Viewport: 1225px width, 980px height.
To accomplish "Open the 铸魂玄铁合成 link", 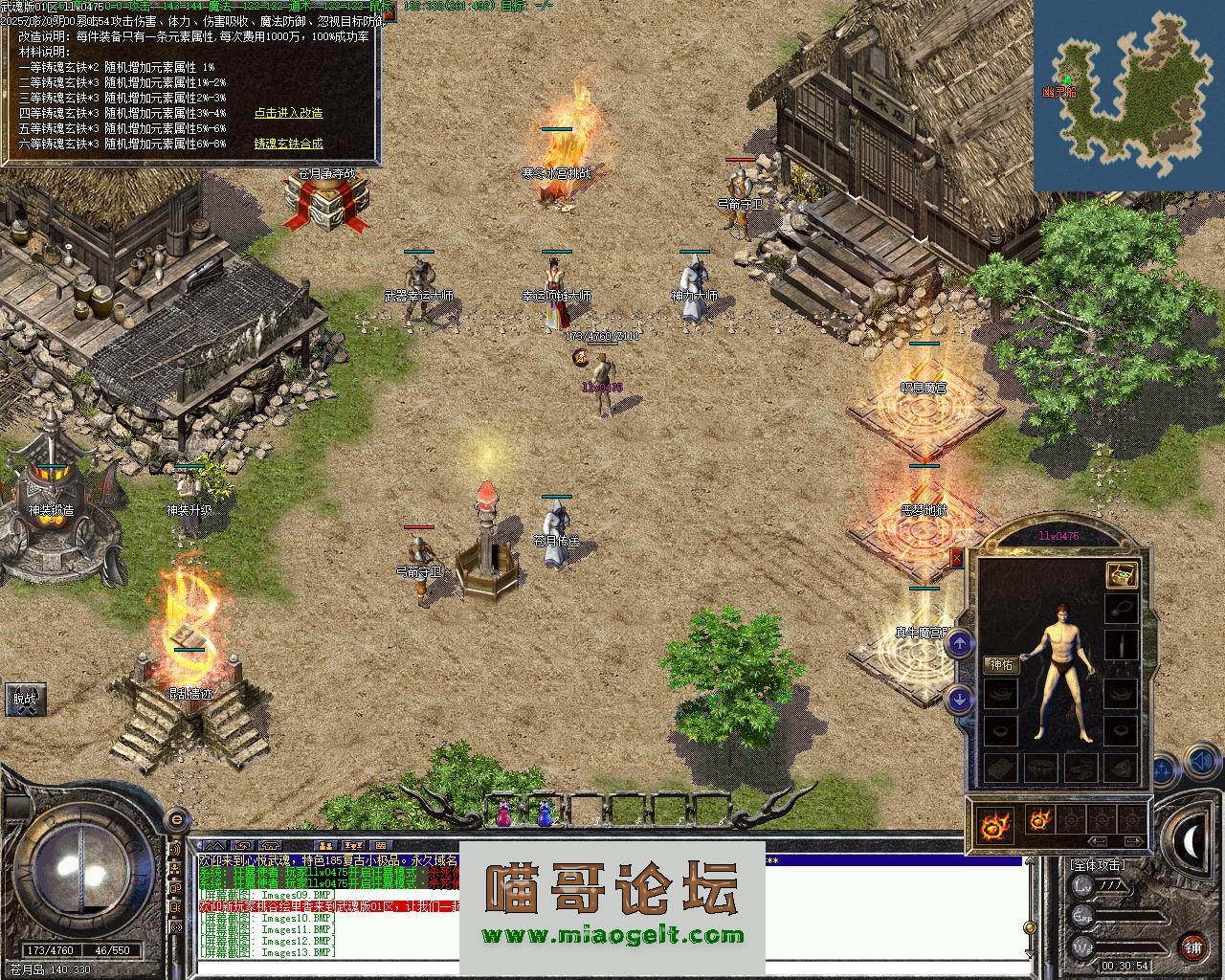I will coord(288,144).
